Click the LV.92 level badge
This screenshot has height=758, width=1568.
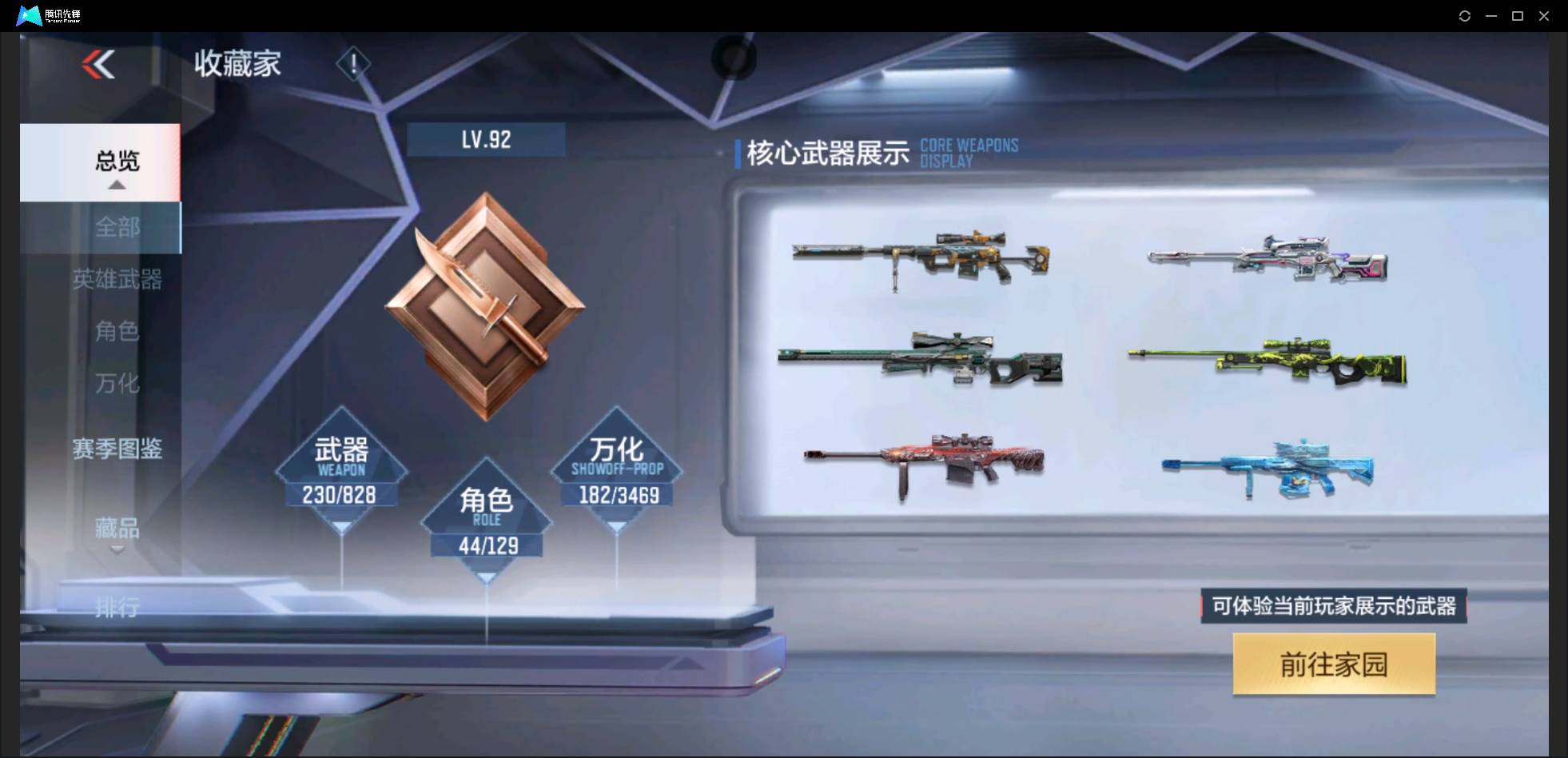click(486, 139)
